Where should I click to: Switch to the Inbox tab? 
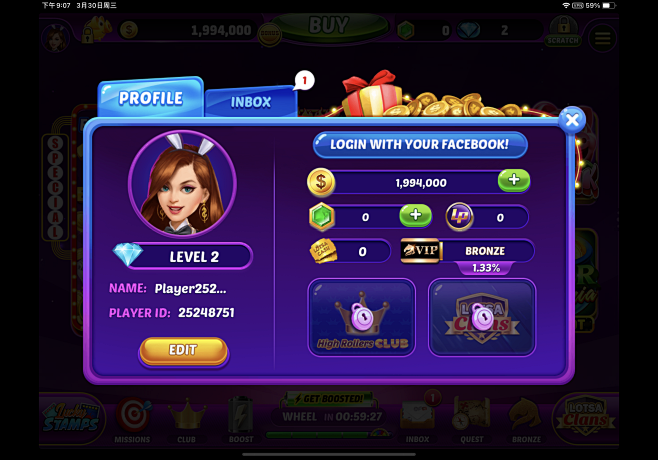(x=251, y=101)
